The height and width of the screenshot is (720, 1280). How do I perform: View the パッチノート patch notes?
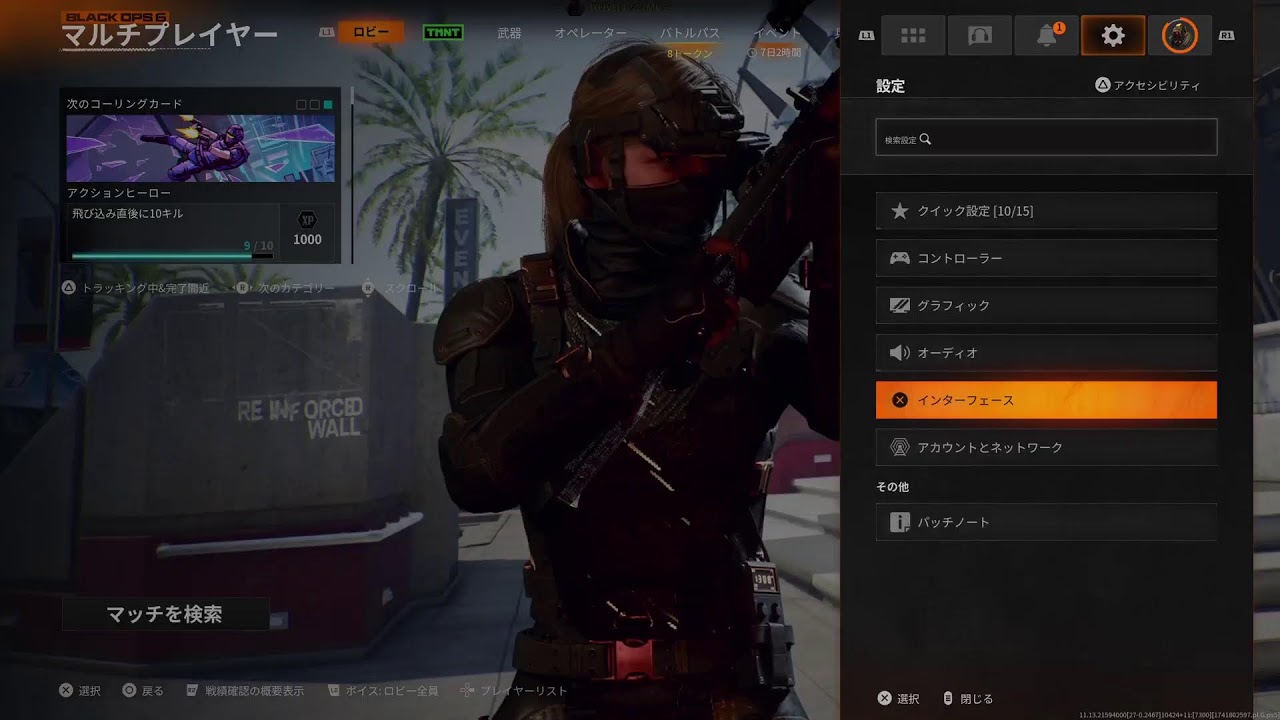[x=1046, y=522]
